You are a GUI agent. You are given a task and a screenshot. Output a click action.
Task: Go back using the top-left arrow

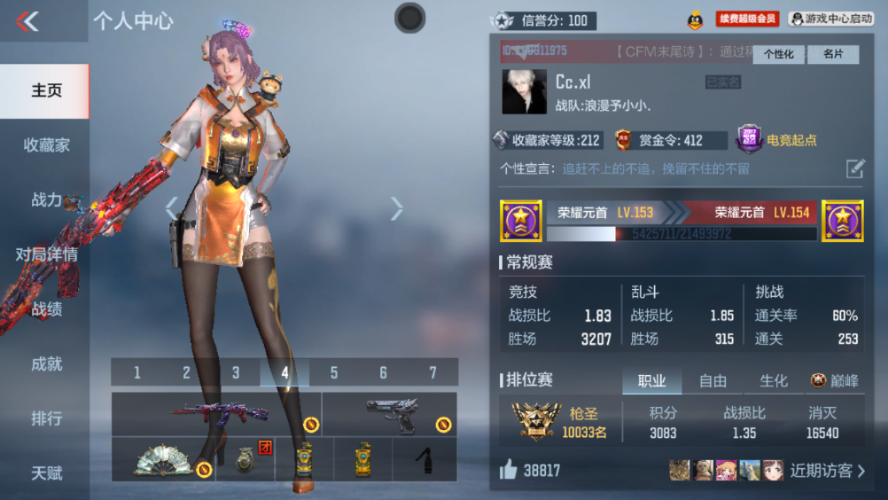tap(28, 21)
